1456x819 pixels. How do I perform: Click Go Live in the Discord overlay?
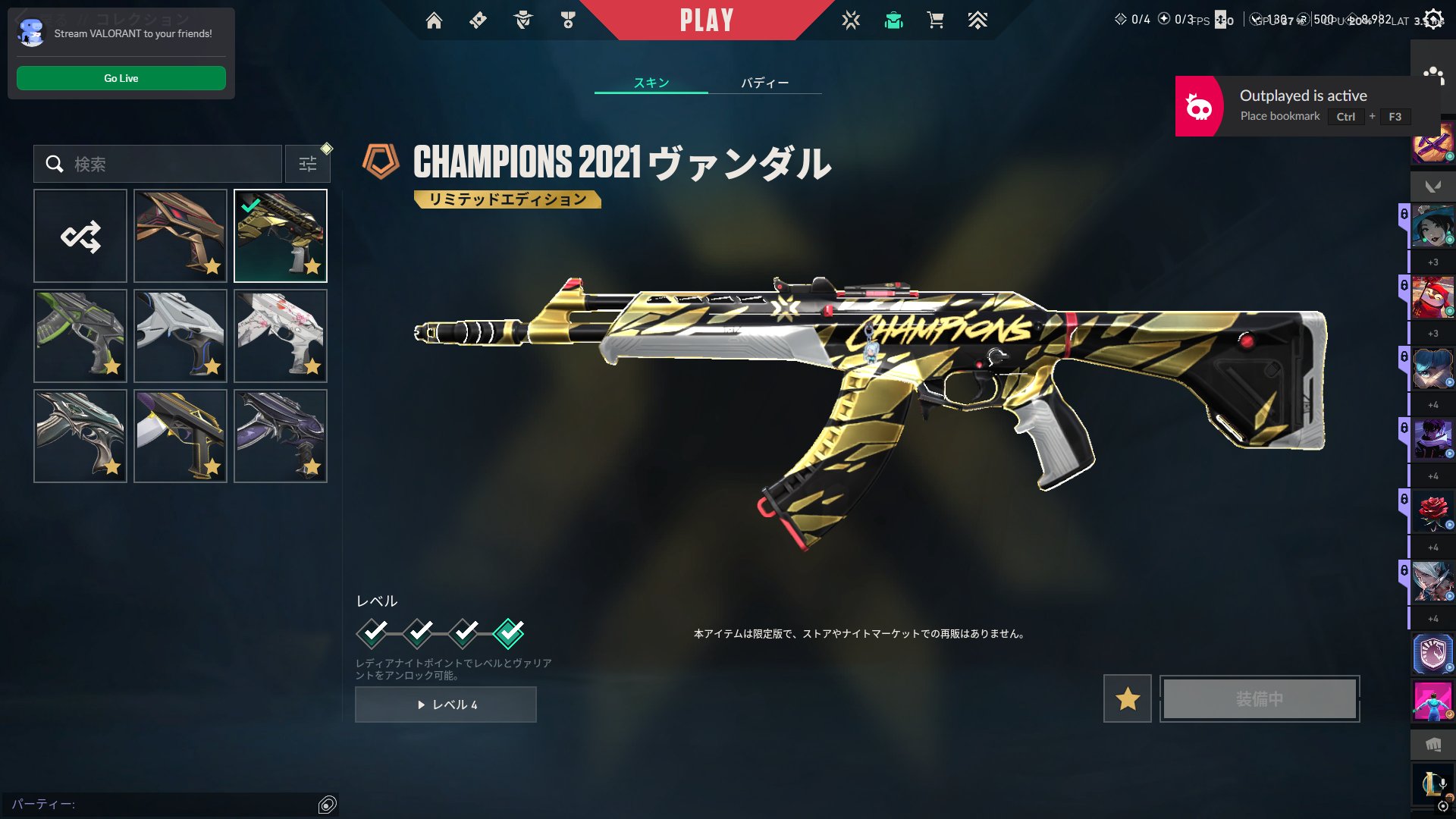coord(121,78)
